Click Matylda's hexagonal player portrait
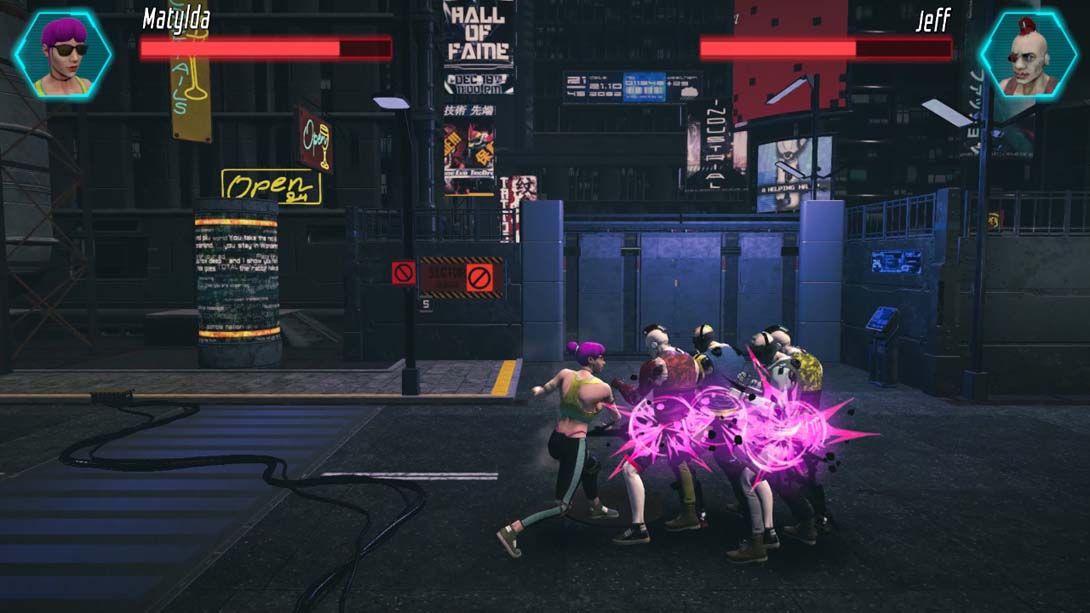The image size is (1090, 613). (63, 55)
